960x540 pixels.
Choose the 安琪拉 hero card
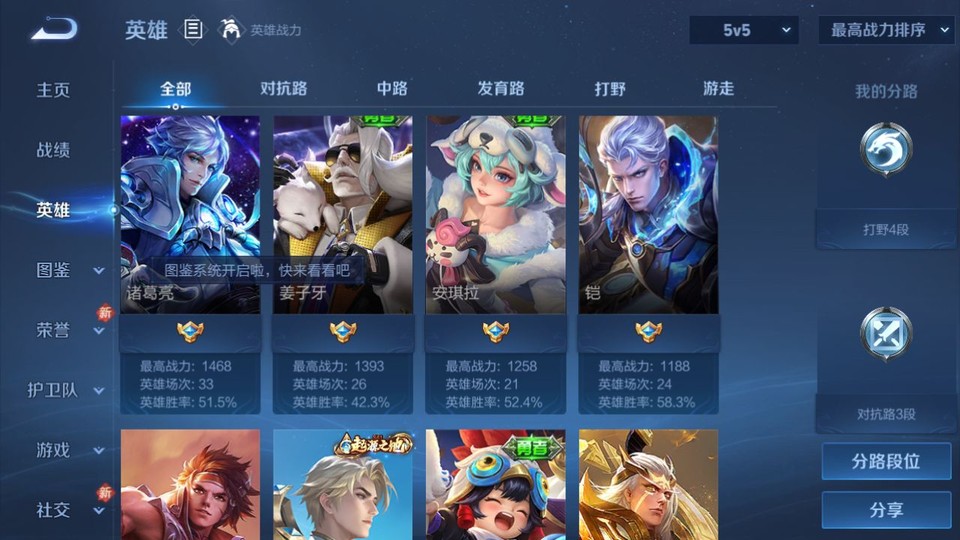pyautogui.click(x=496, y=214)
